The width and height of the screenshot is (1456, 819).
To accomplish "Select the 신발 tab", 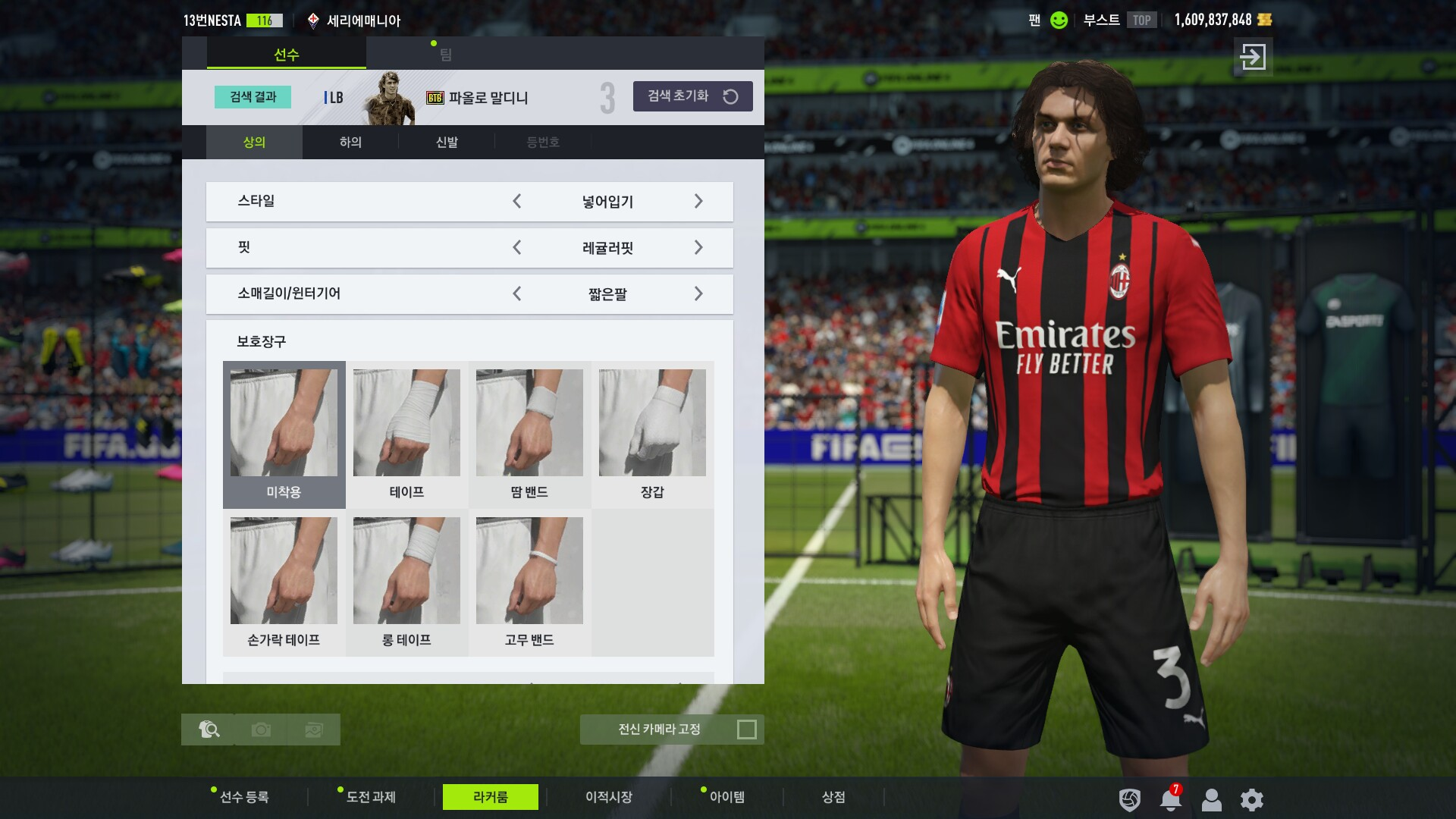I will click(447, 142).
